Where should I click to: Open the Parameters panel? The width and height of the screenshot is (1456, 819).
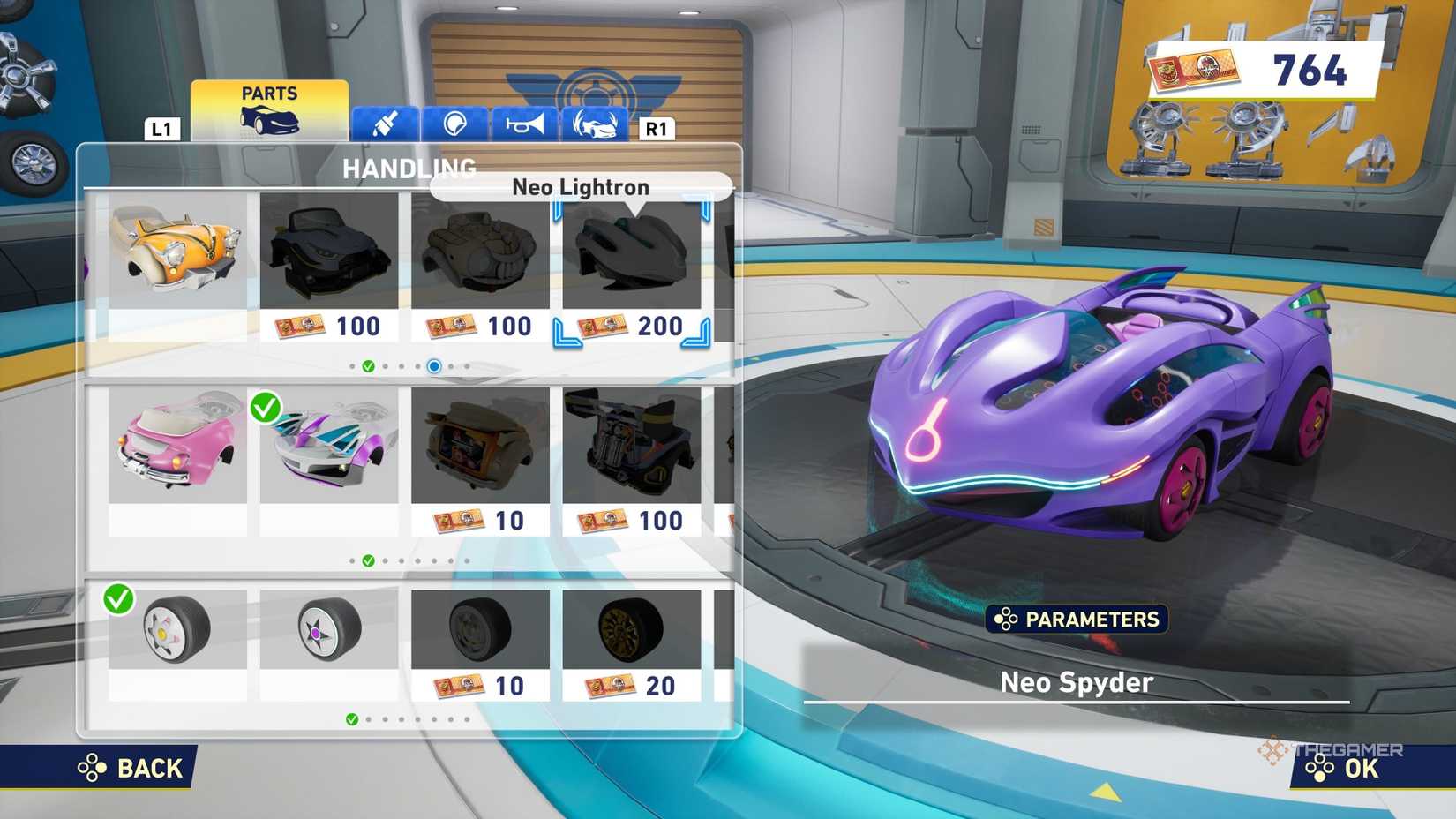[1077, 620]
